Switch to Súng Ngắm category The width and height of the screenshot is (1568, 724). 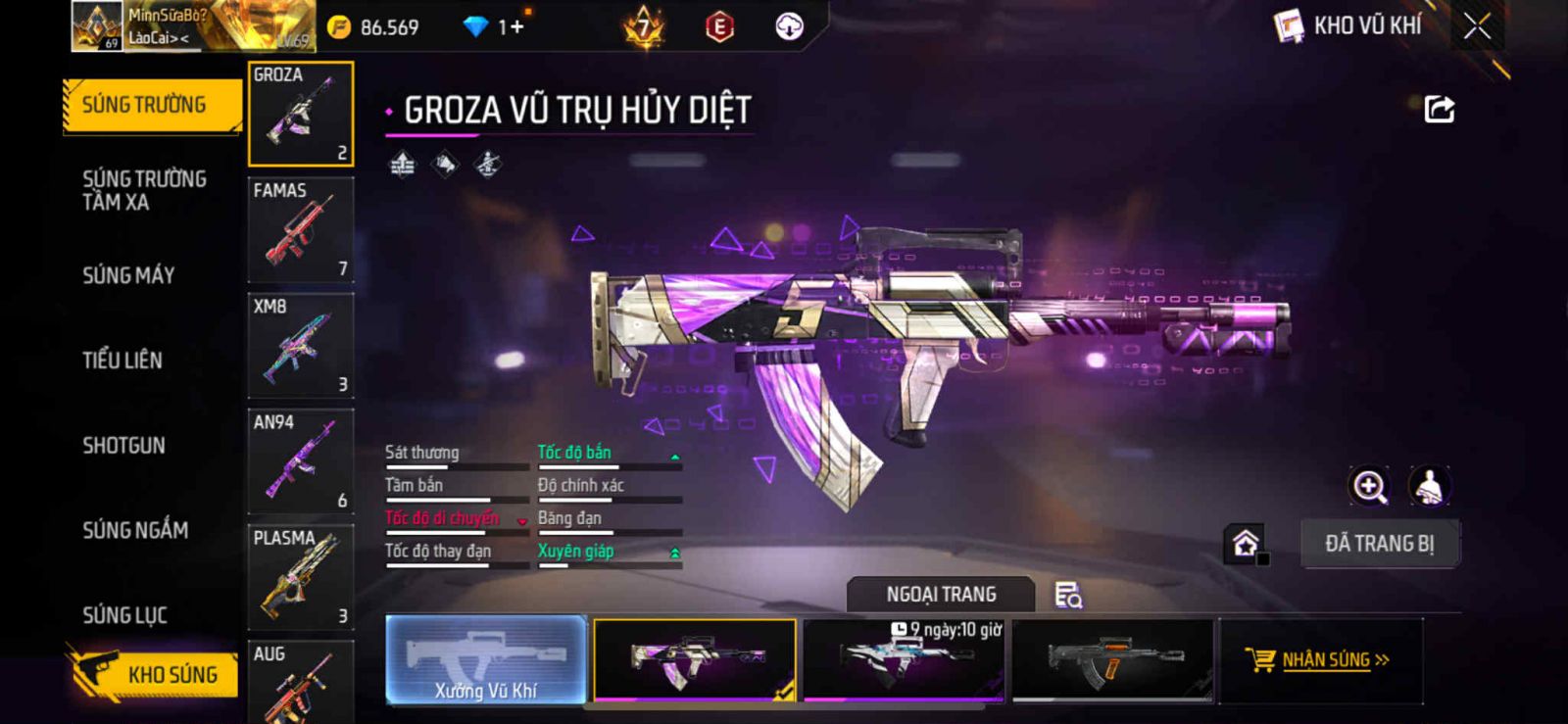pyautogui.click(x=135, y=530)
